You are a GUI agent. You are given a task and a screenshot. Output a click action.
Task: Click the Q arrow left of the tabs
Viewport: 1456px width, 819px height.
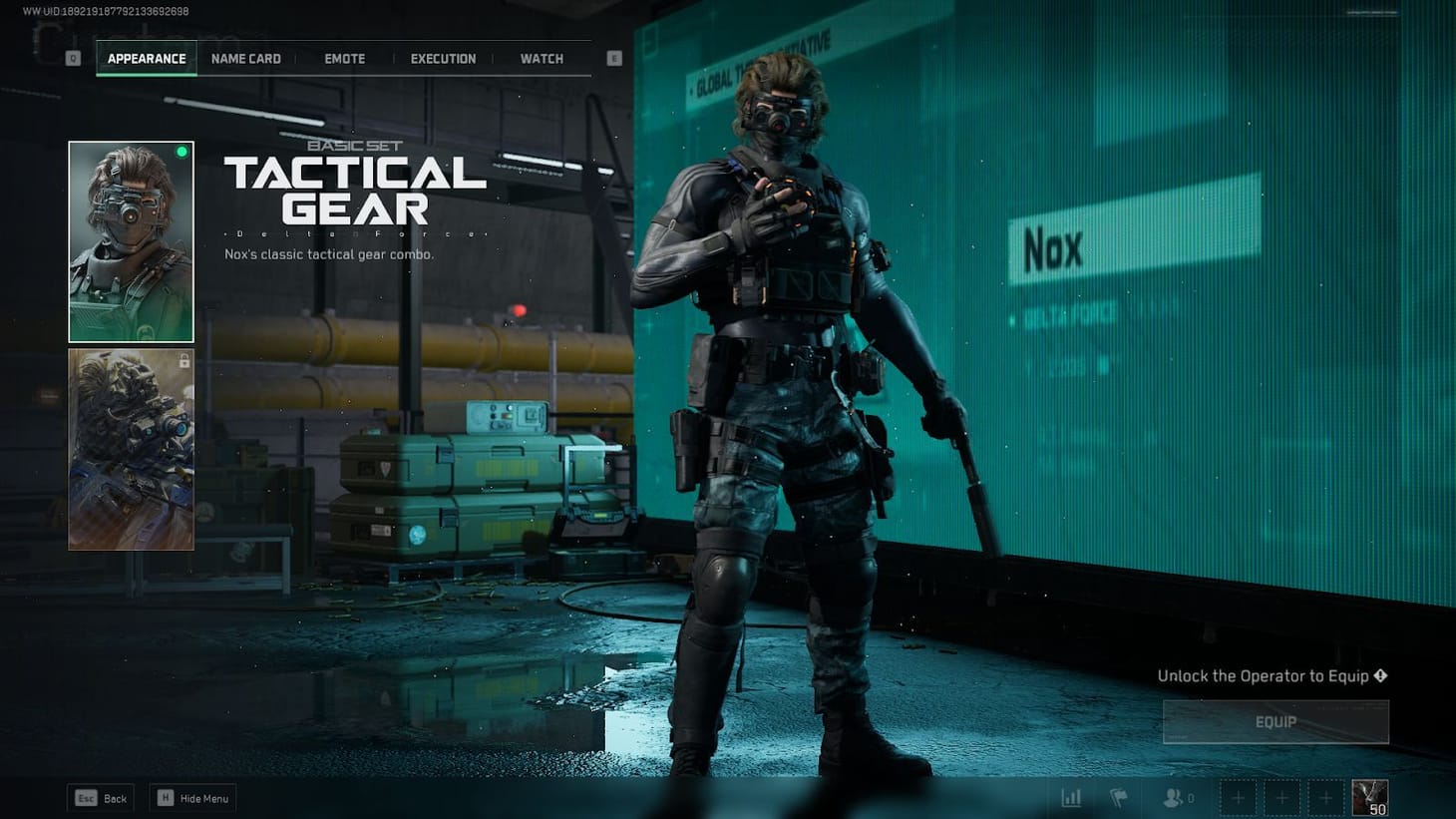tap(71, 58)
